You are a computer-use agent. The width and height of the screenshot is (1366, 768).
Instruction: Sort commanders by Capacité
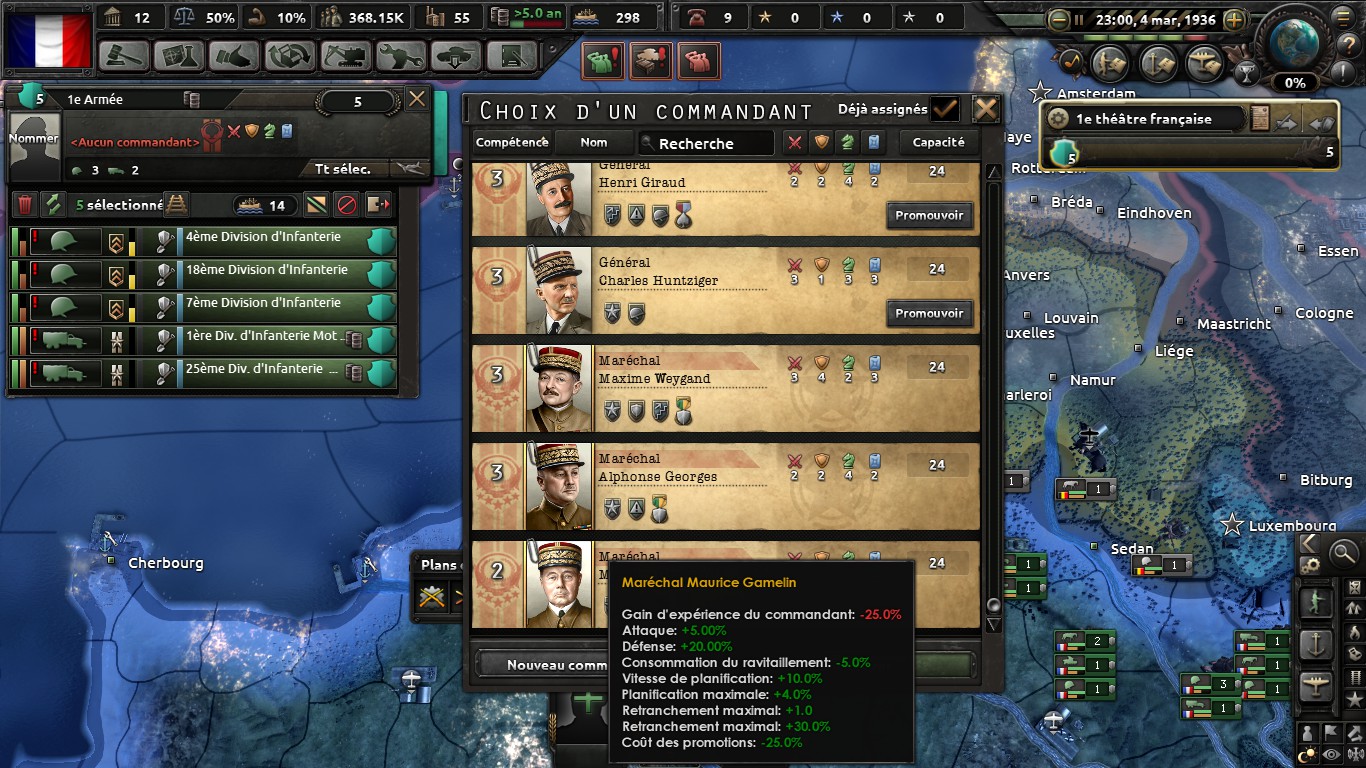(938, 143)
